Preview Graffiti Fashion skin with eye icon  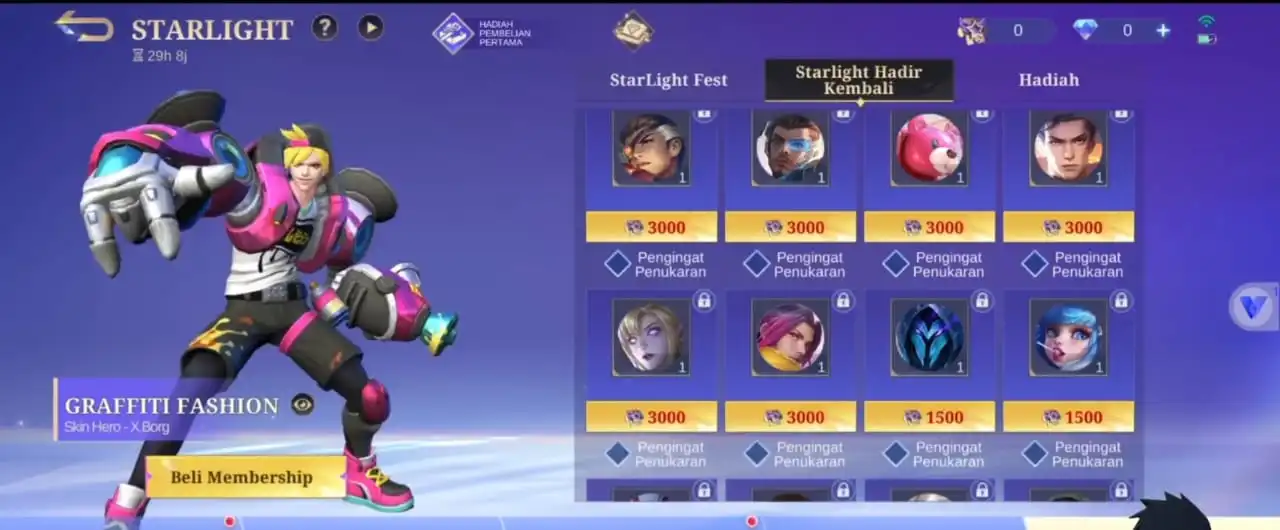302,404
